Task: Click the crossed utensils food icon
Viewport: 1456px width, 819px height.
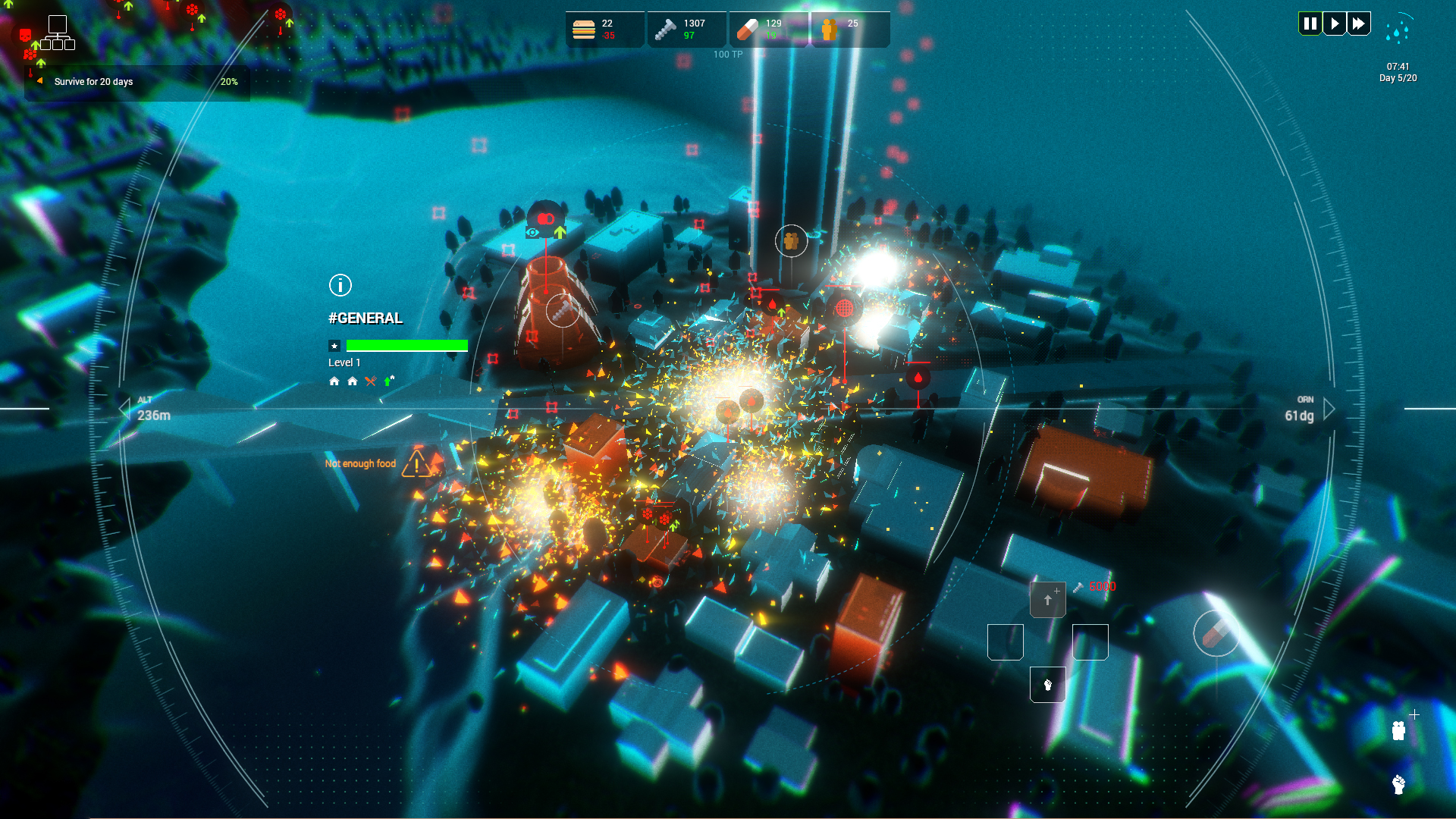Action: point(371,381)
